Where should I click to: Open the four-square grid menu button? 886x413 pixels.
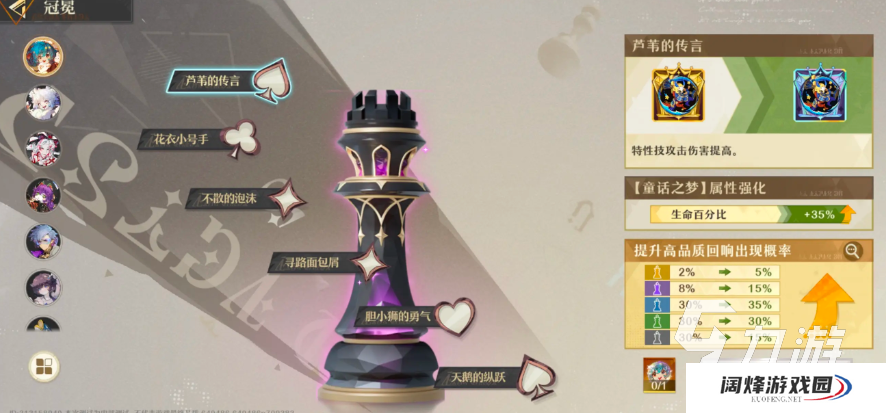click(43, 366)
